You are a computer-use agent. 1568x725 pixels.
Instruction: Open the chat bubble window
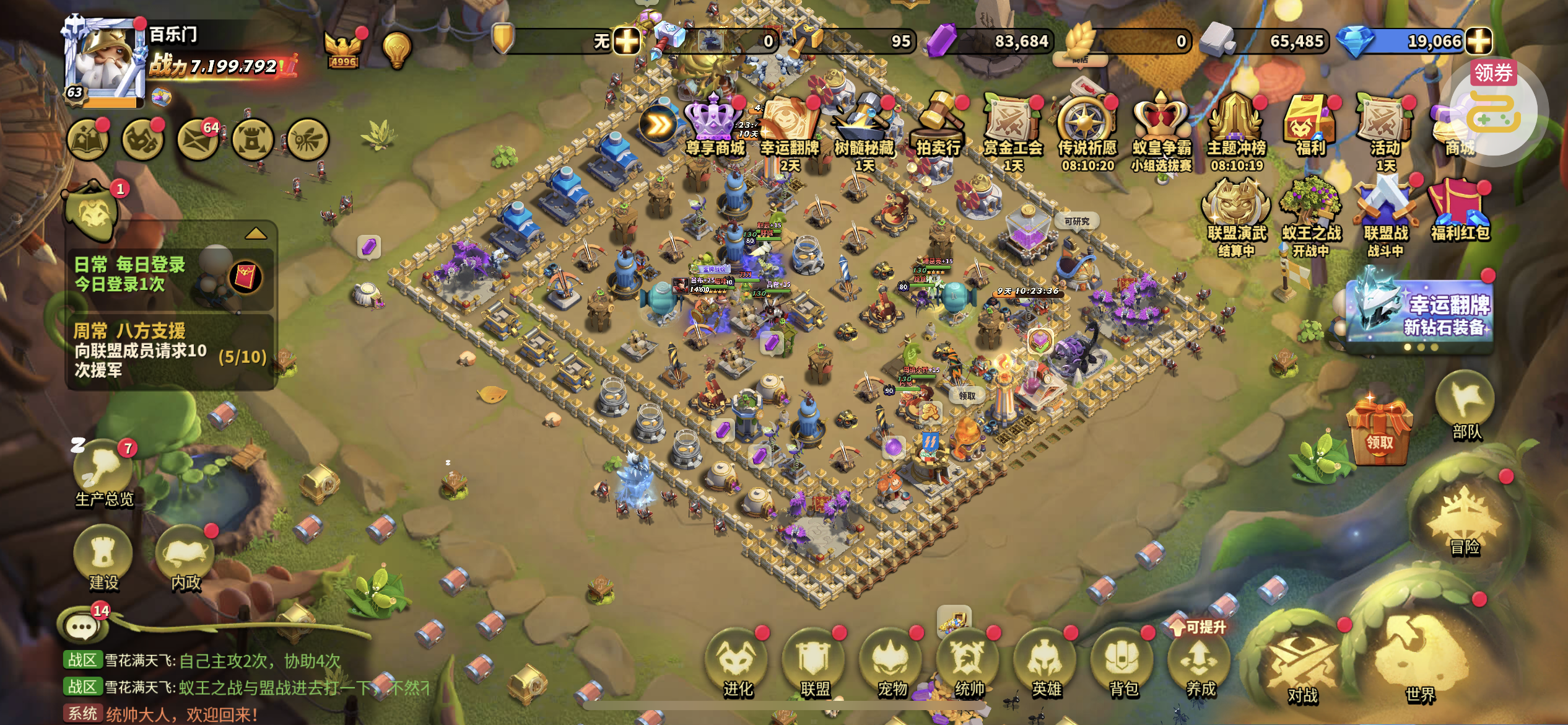pos(83,627)
